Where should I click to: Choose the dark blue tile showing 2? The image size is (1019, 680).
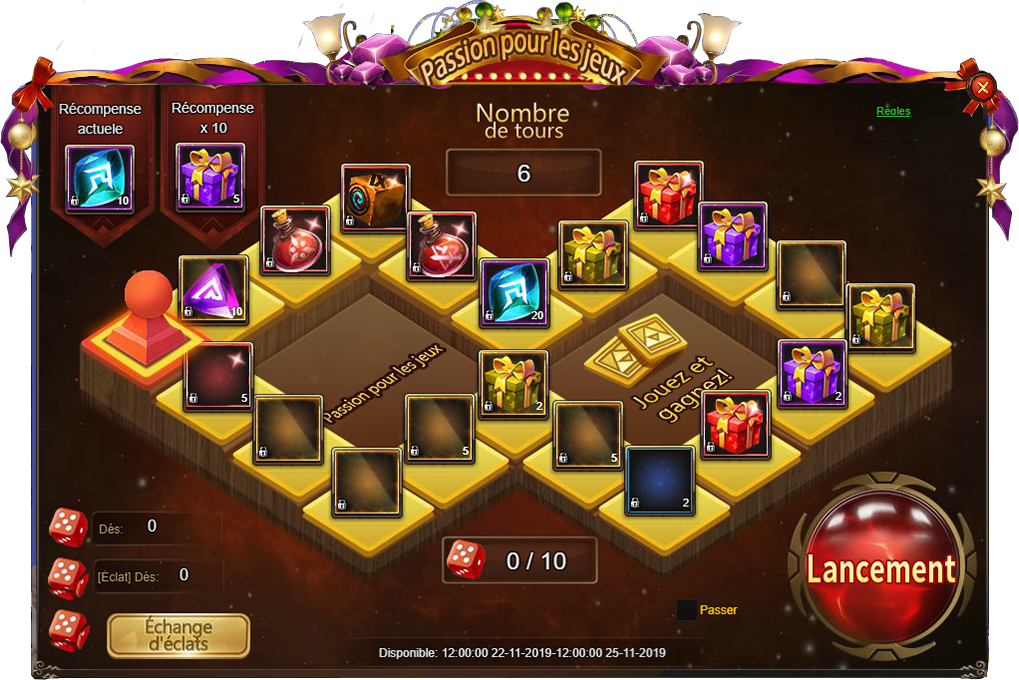(660, 480)
